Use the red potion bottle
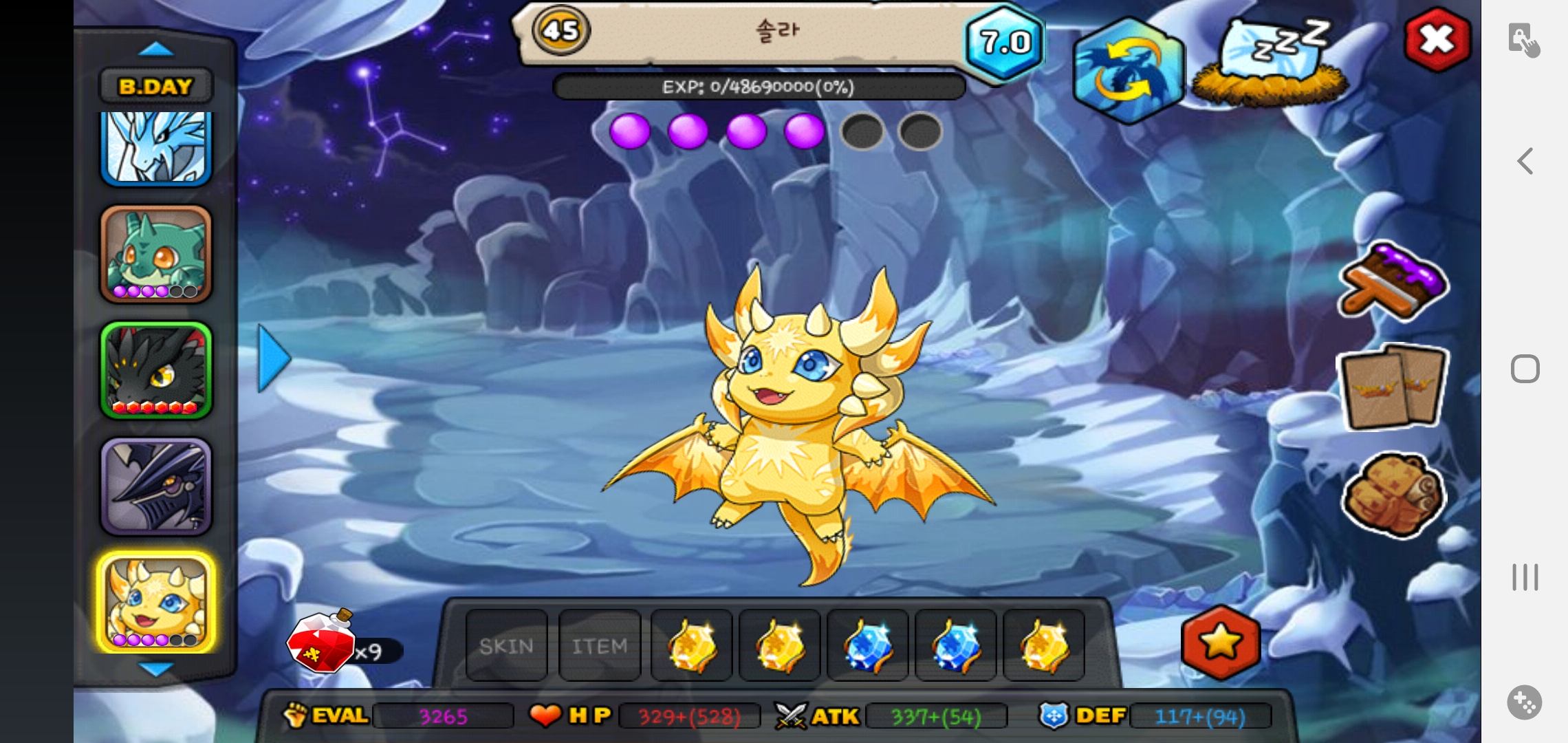This screenshot has width=1568, height=743. point(322,643)
